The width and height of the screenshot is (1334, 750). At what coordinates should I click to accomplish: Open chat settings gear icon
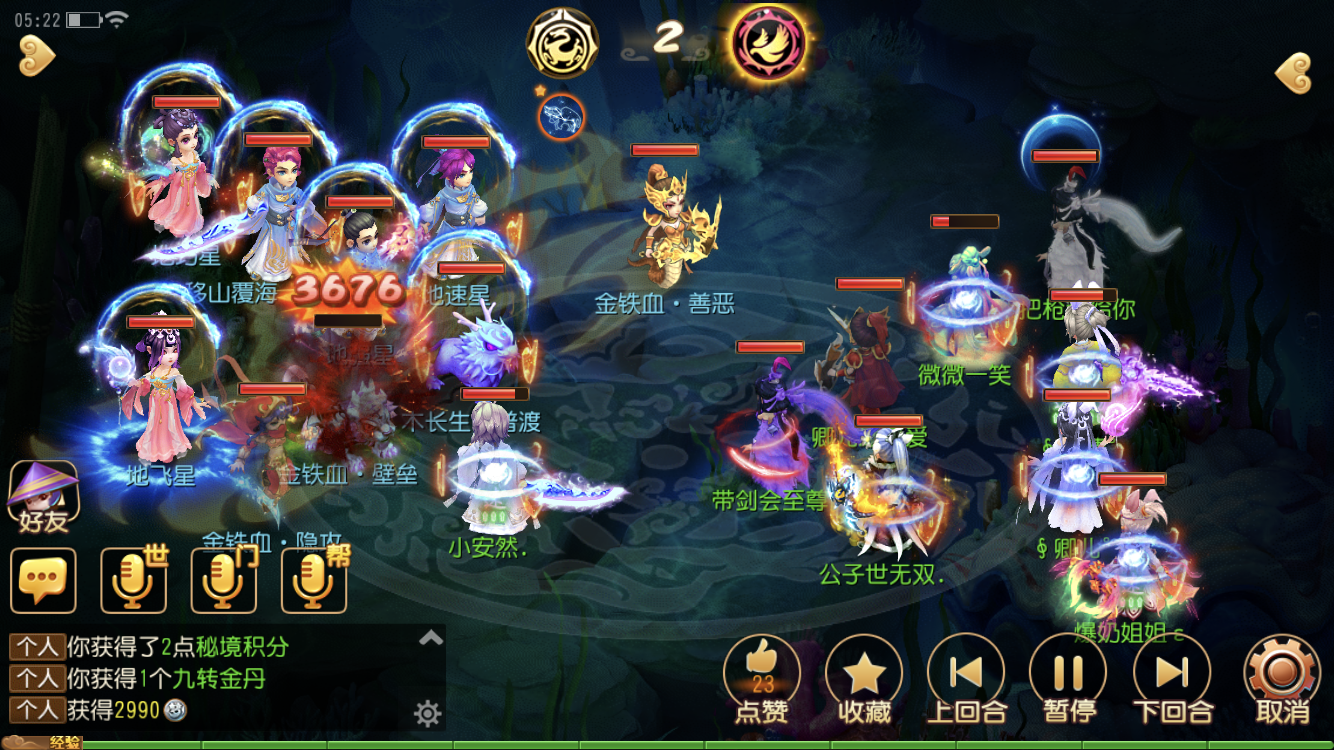(428, 713)
